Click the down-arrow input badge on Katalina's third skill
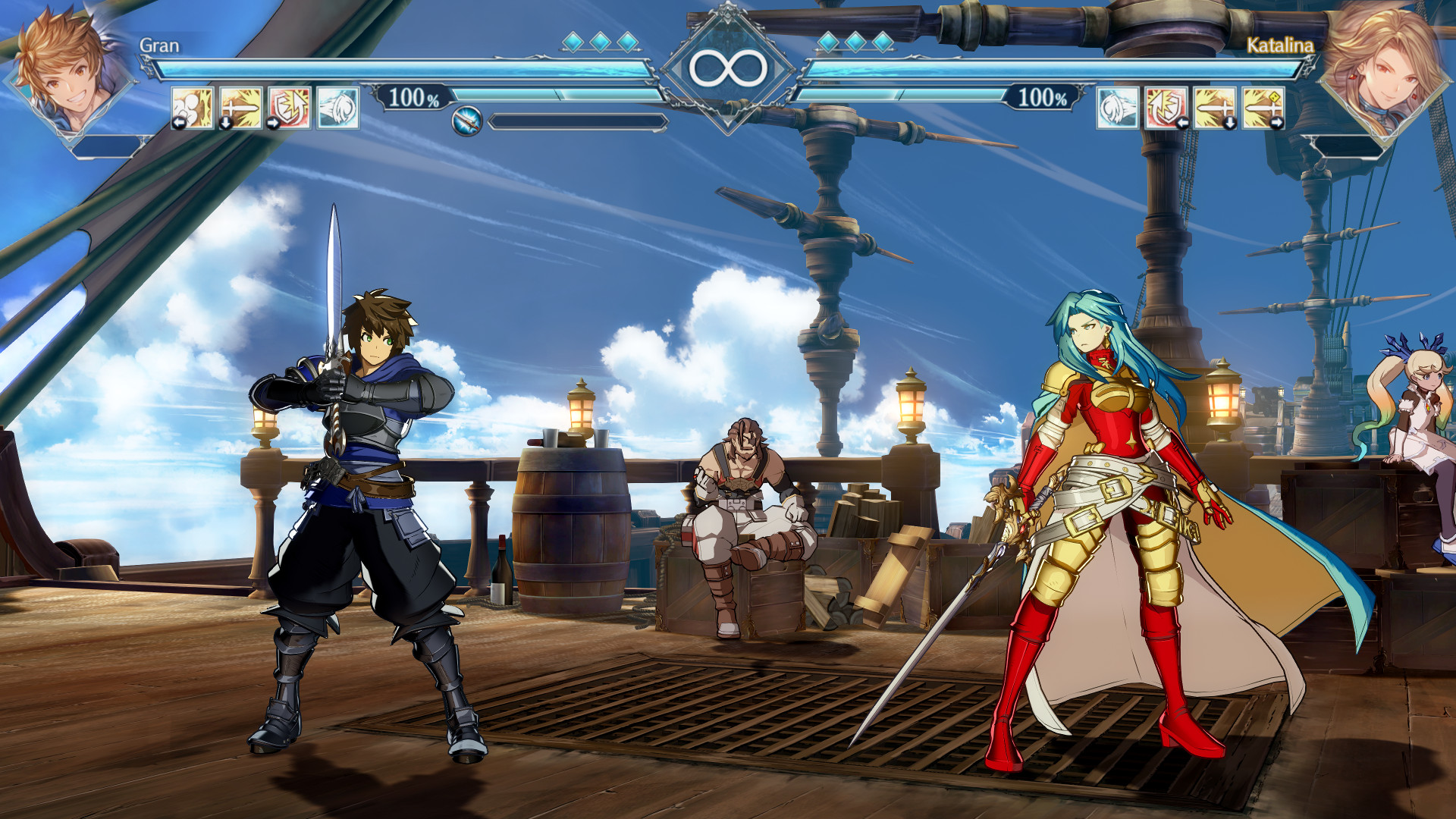Viewport: 1456px width, 819px height. (x=1229, y=124)
